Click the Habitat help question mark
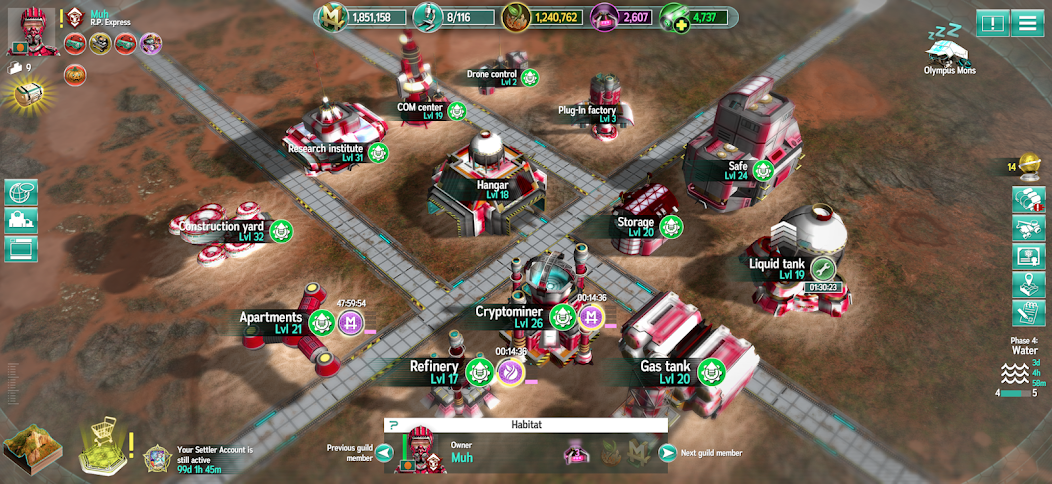 394,425
